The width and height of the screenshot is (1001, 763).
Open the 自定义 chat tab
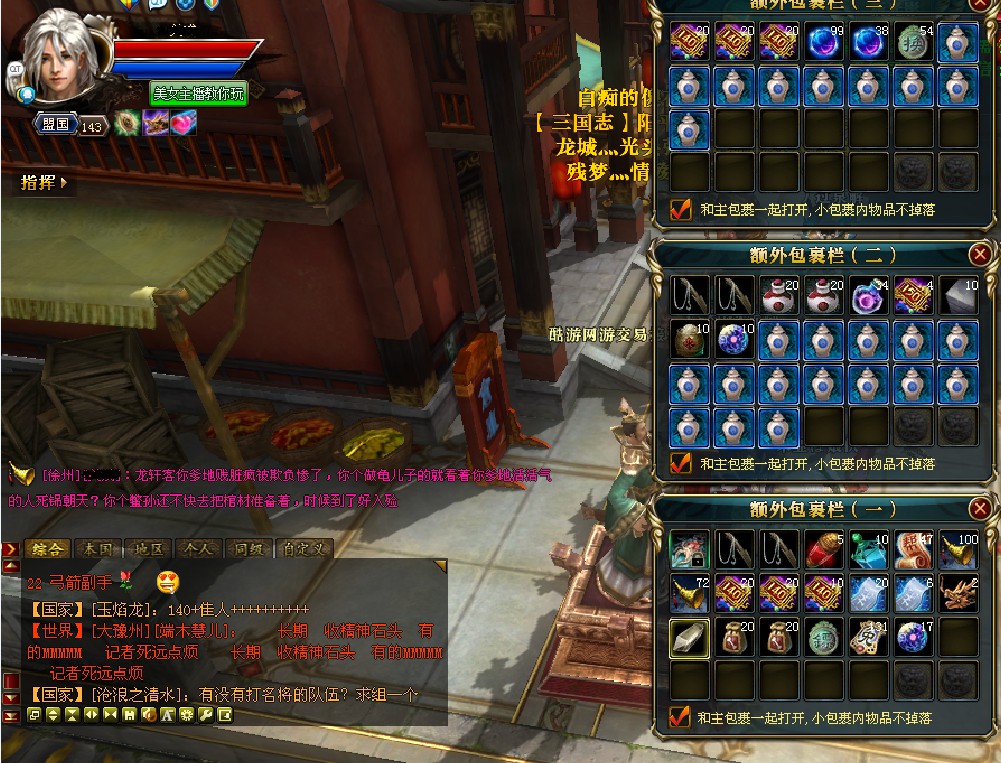[302, 549]
